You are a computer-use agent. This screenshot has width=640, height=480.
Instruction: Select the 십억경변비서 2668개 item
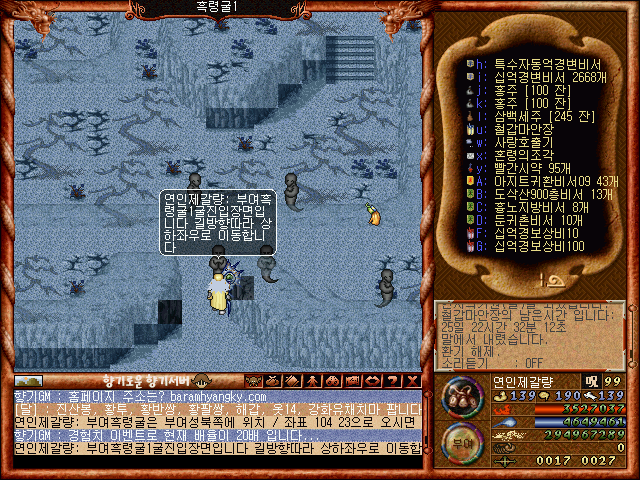530,76
